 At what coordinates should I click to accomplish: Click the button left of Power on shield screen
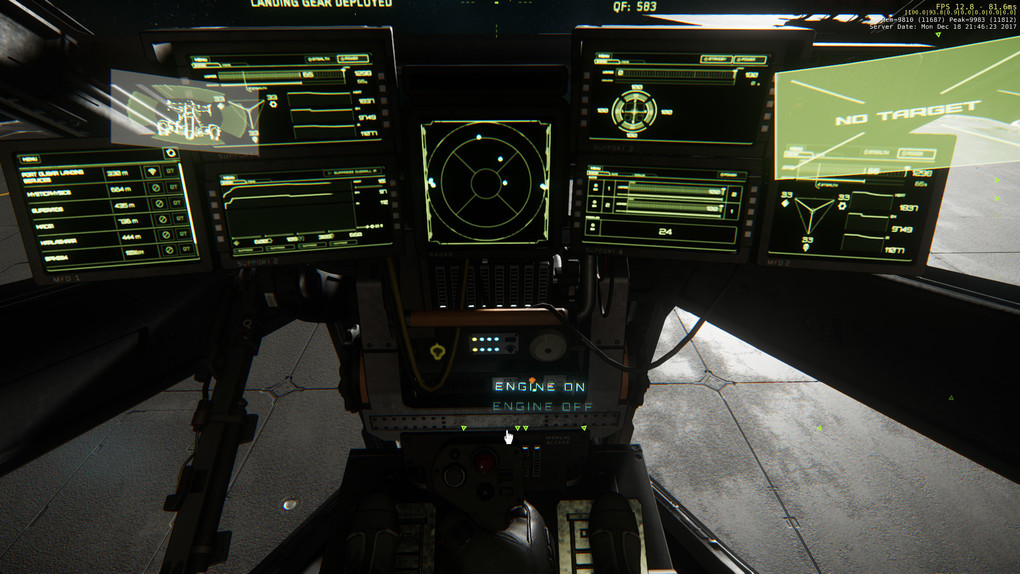point(718,60)
